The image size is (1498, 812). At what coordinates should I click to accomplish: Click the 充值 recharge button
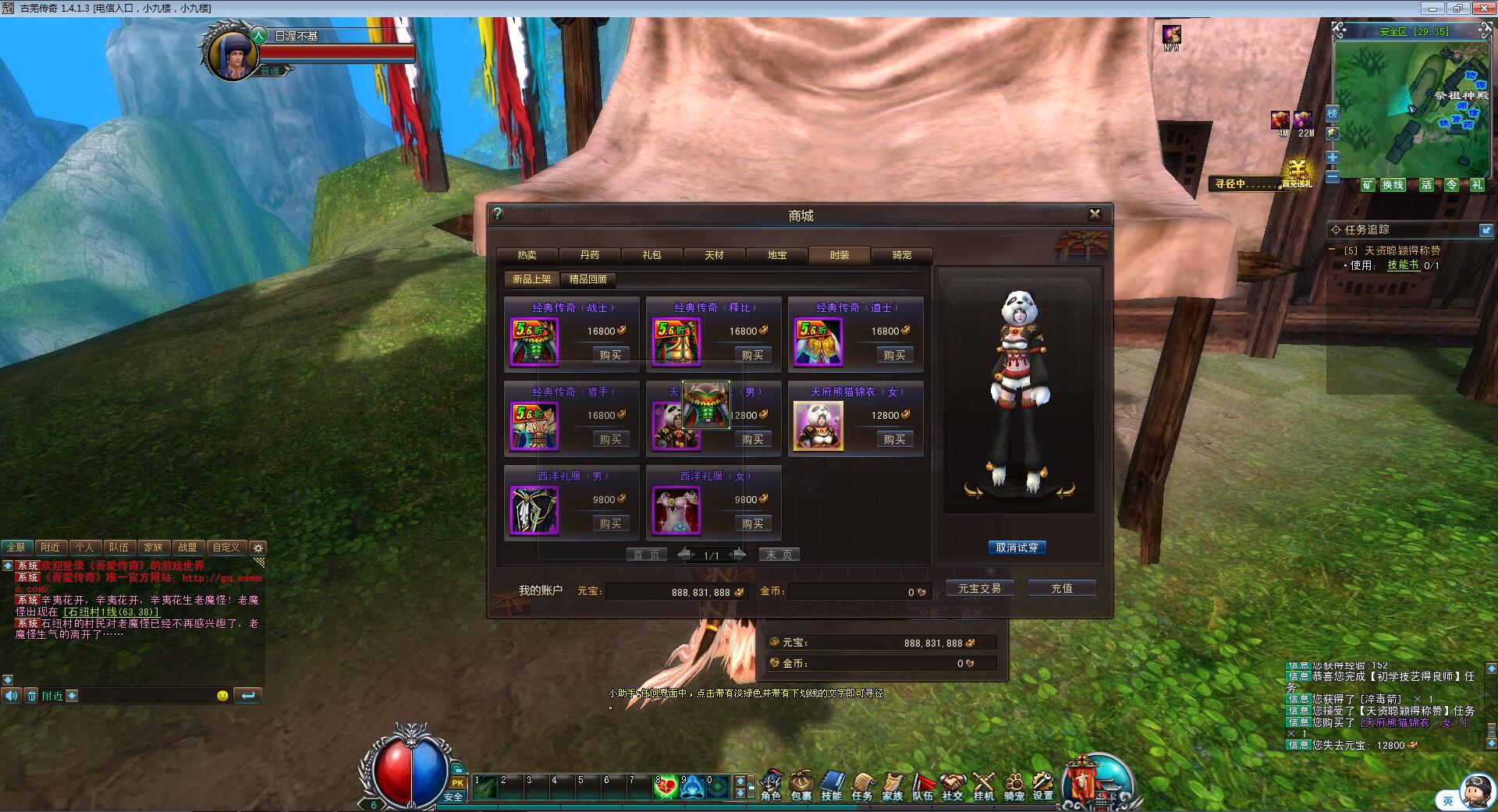tap(1061, 588)
